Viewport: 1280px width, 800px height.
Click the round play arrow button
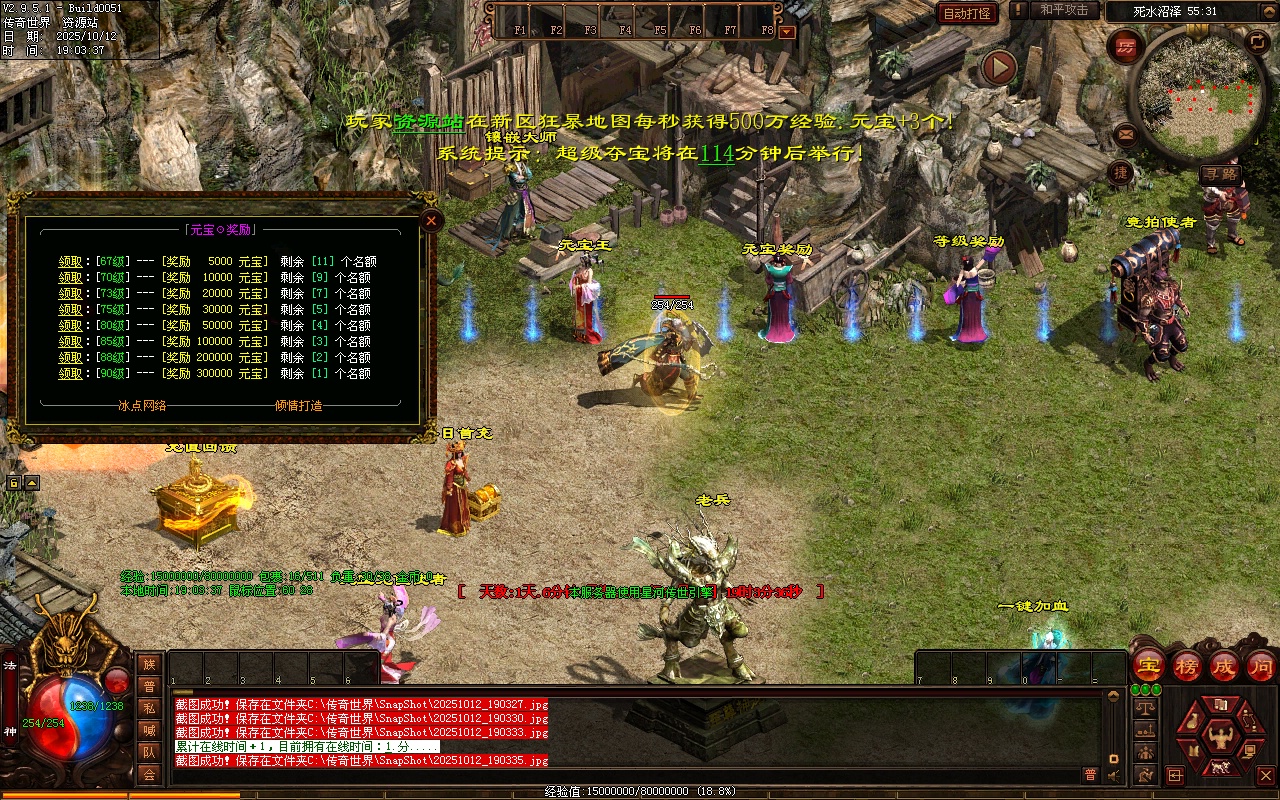pyautogui.click(x=998, y=68)
